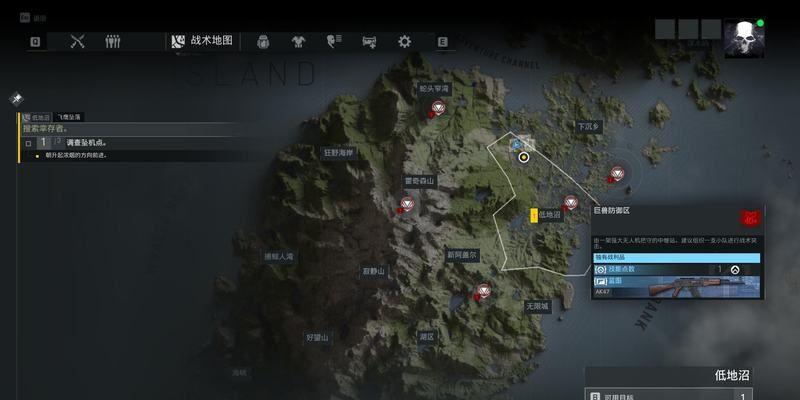The height and width of the screenshot is (400, 800).
Task: Click the 雷奇森山 location marker
Action: tap(420, 181)
